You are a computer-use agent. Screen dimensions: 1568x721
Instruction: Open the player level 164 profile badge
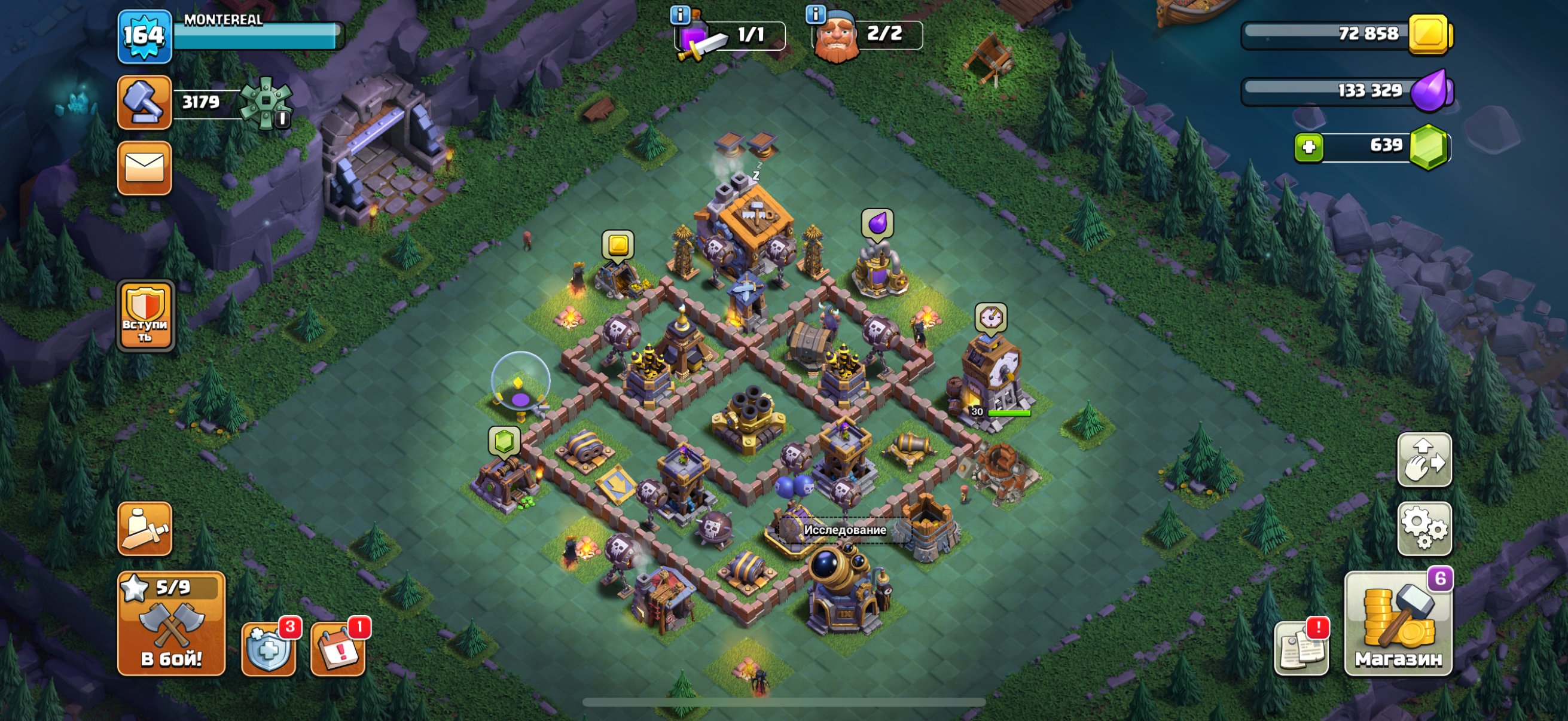(144, 36)
